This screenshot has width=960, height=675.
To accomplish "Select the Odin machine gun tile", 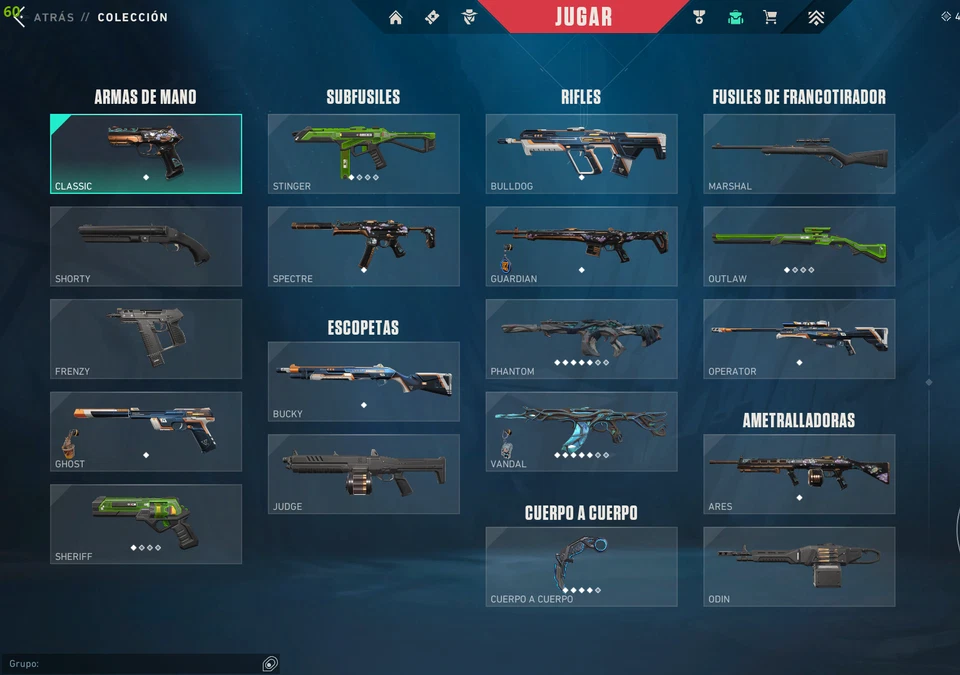I will [x=799, y=566].
